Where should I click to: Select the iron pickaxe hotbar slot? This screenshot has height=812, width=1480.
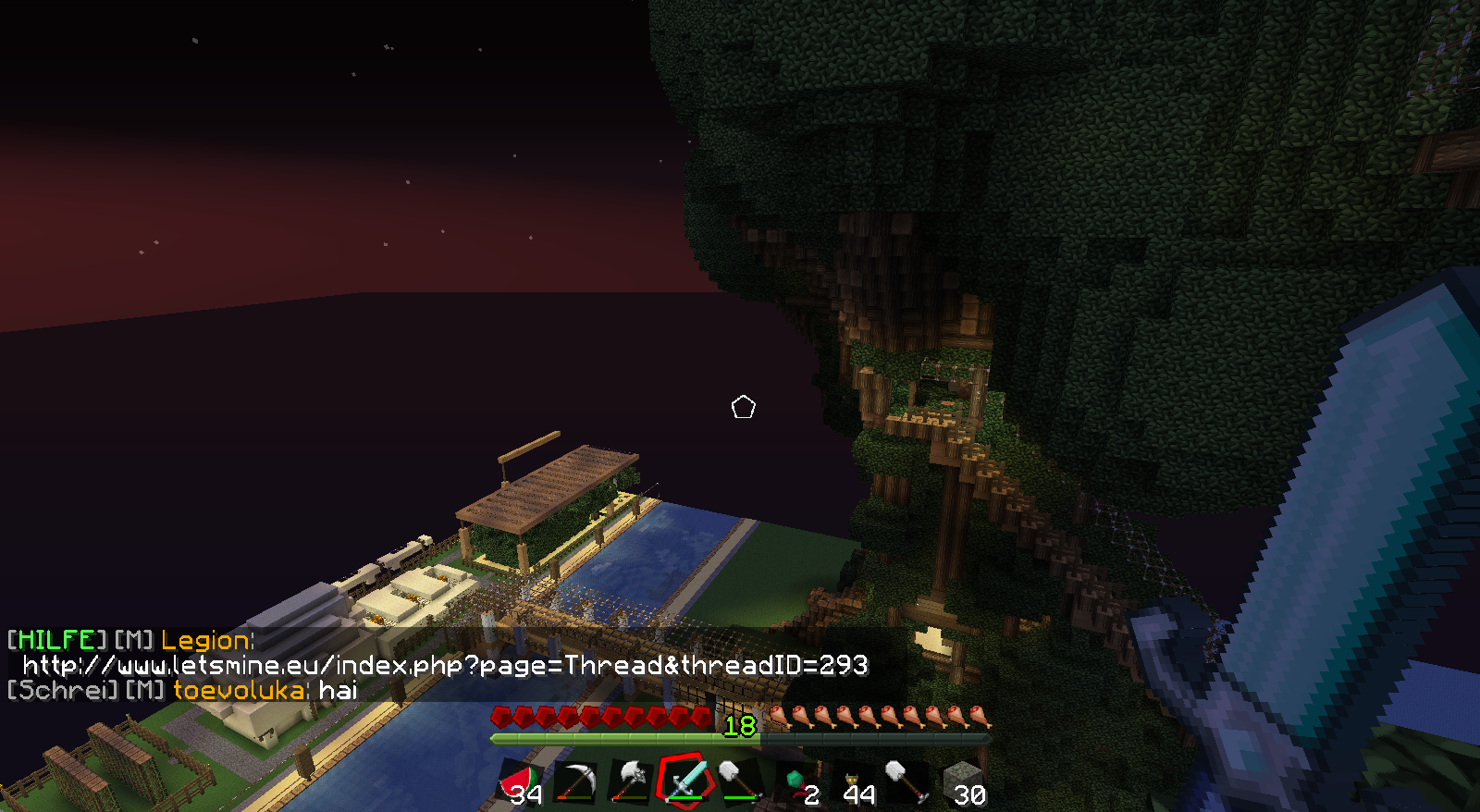tap(575, 782)
